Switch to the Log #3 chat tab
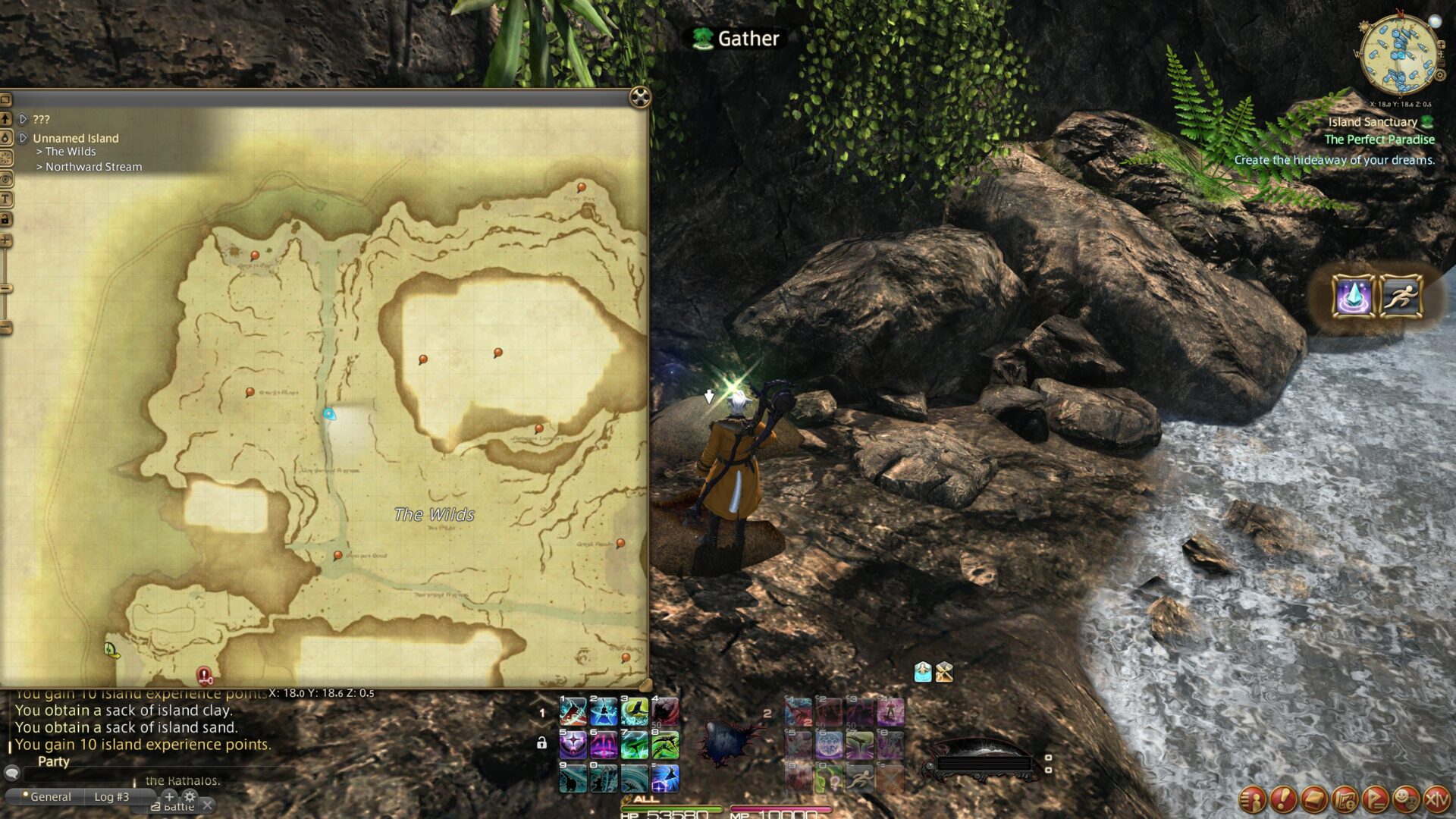 pos(111,797)
